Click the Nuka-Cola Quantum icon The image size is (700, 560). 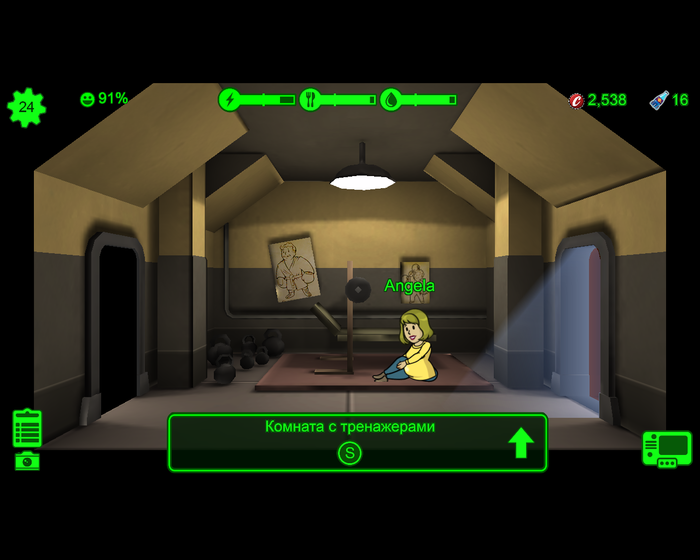pyautogui.click(x=659, y=100)
